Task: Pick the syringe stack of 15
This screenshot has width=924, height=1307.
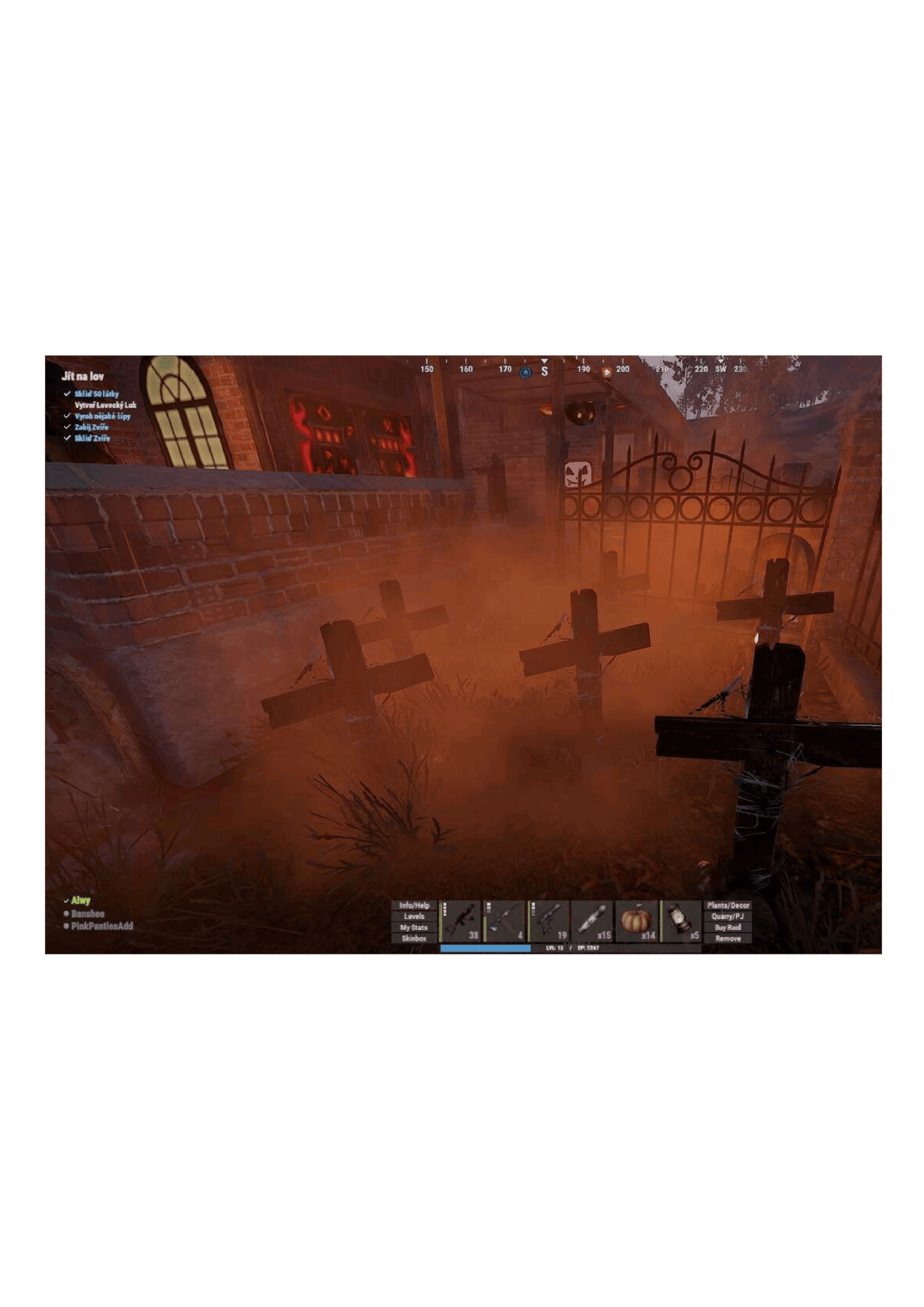Action: tap(593, 921)
